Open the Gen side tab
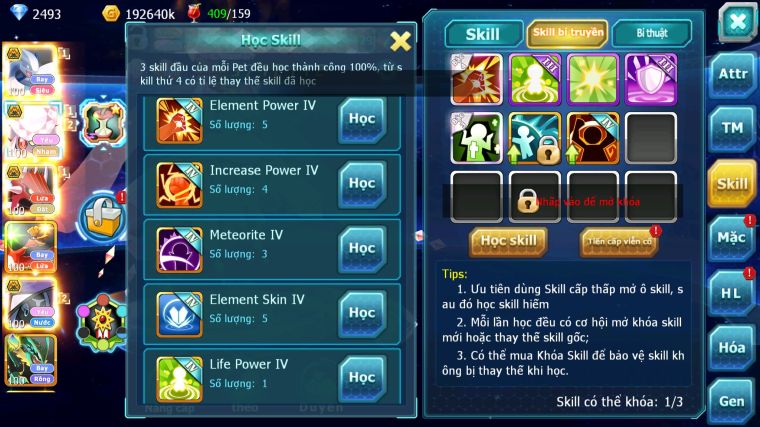The image size is (760, 427). [733, 402]
